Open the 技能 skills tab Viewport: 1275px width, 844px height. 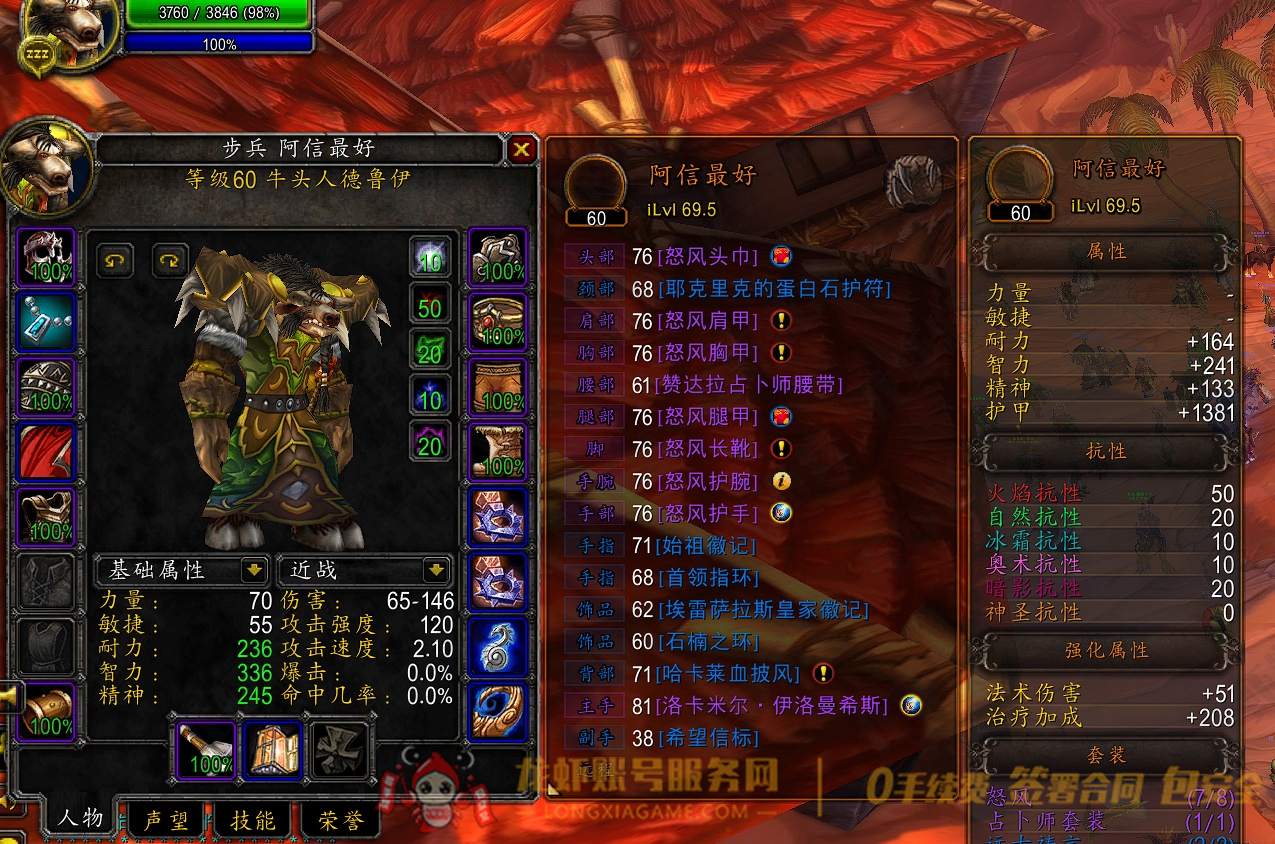coord(253,820)
